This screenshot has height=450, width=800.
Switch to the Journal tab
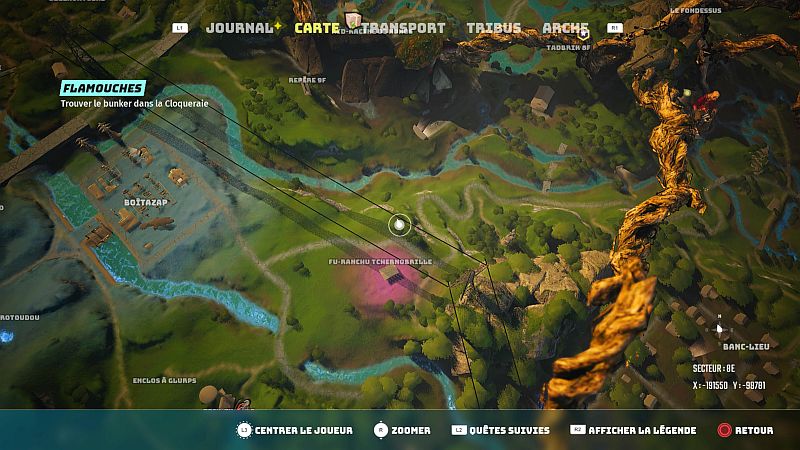(239, 28)
